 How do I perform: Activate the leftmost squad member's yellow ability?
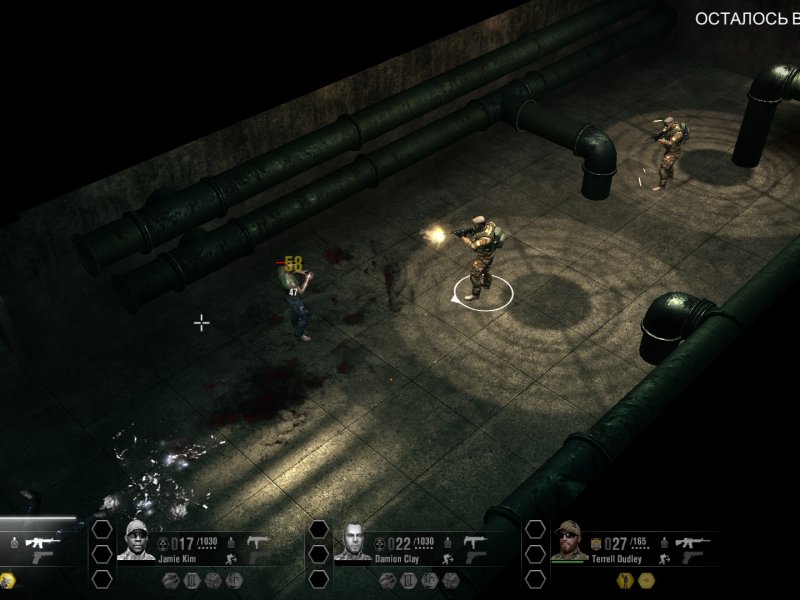pos(8,579)
